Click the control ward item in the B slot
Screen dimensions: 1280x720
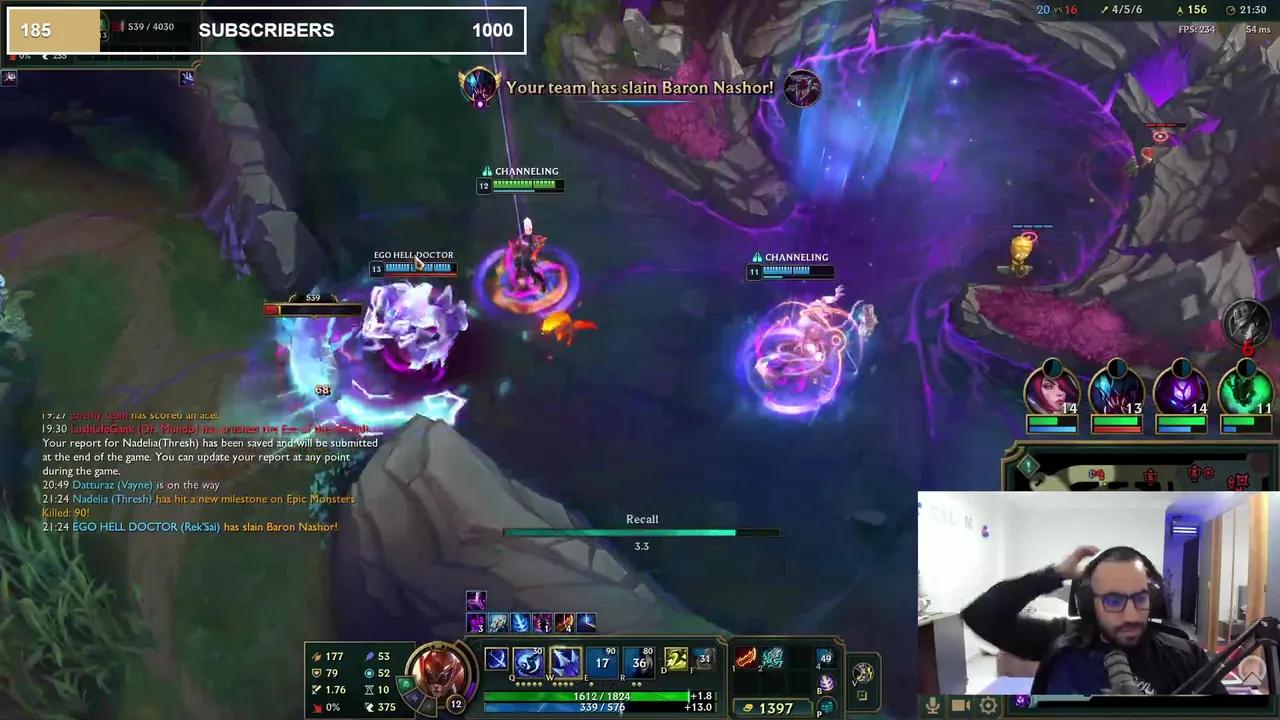(x=825, y=684)
